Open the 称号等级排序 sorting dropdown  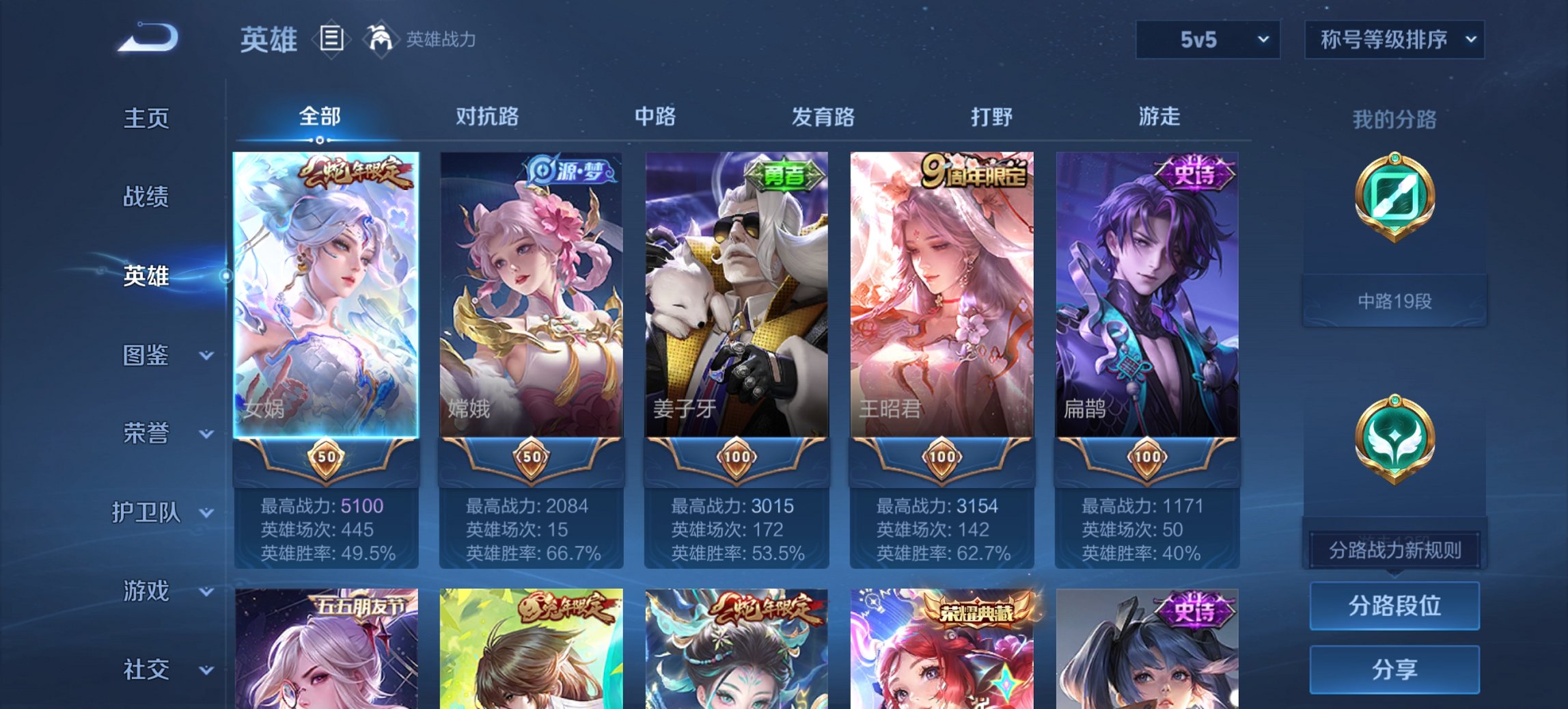[1392, 39]
